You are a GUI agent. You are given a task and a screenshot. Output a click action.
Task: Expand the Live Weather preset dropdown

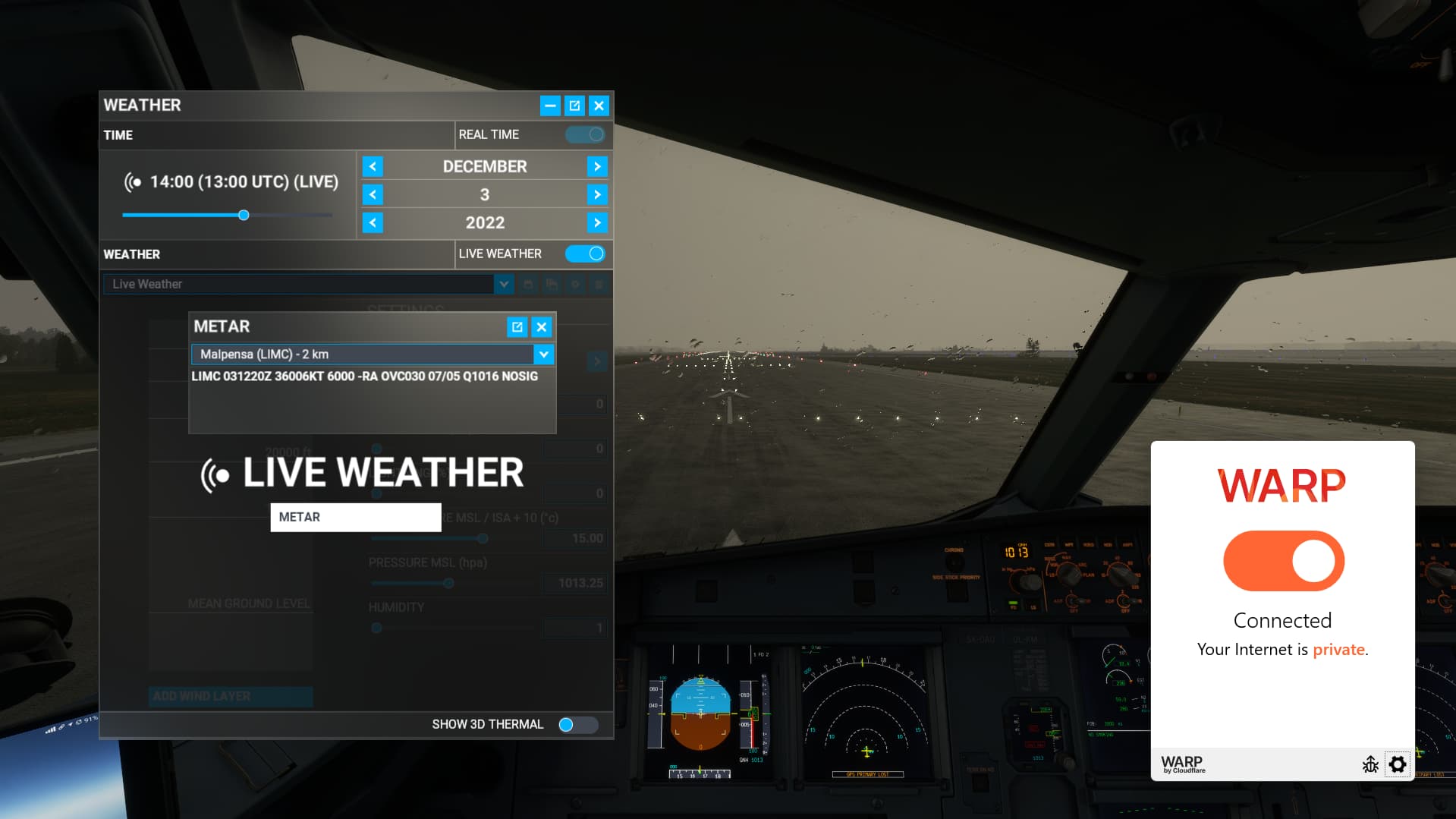tap(503, 284)
